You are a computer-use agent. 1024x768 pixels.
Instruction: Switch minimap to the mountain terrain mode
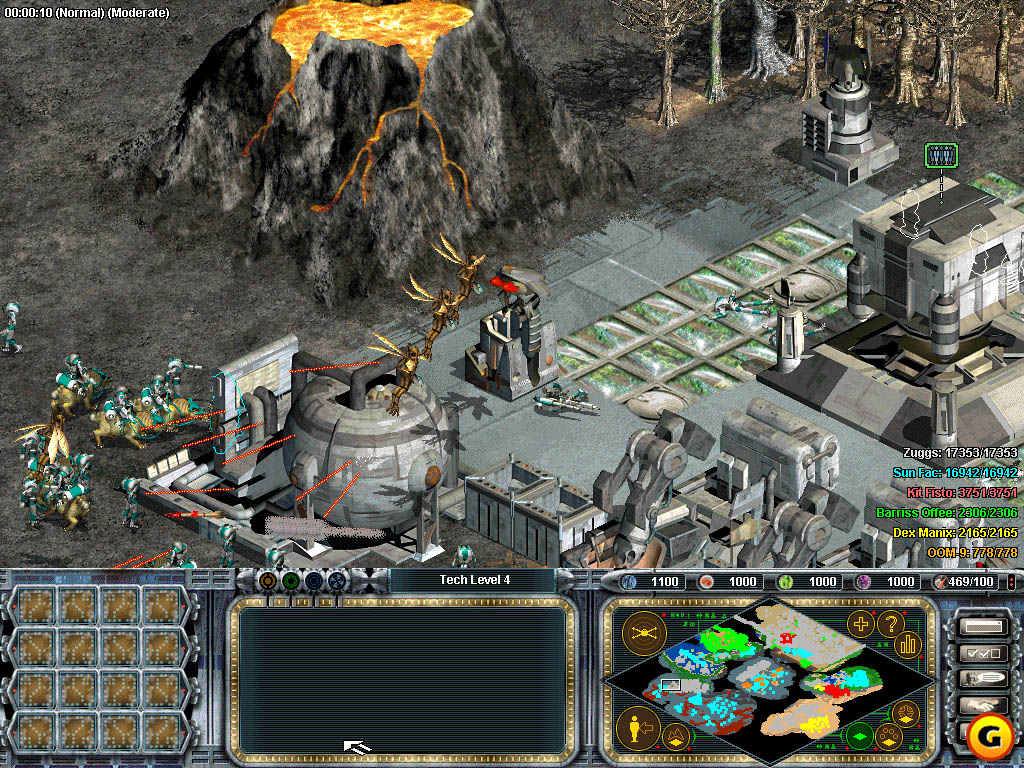[x=675, y=739]
